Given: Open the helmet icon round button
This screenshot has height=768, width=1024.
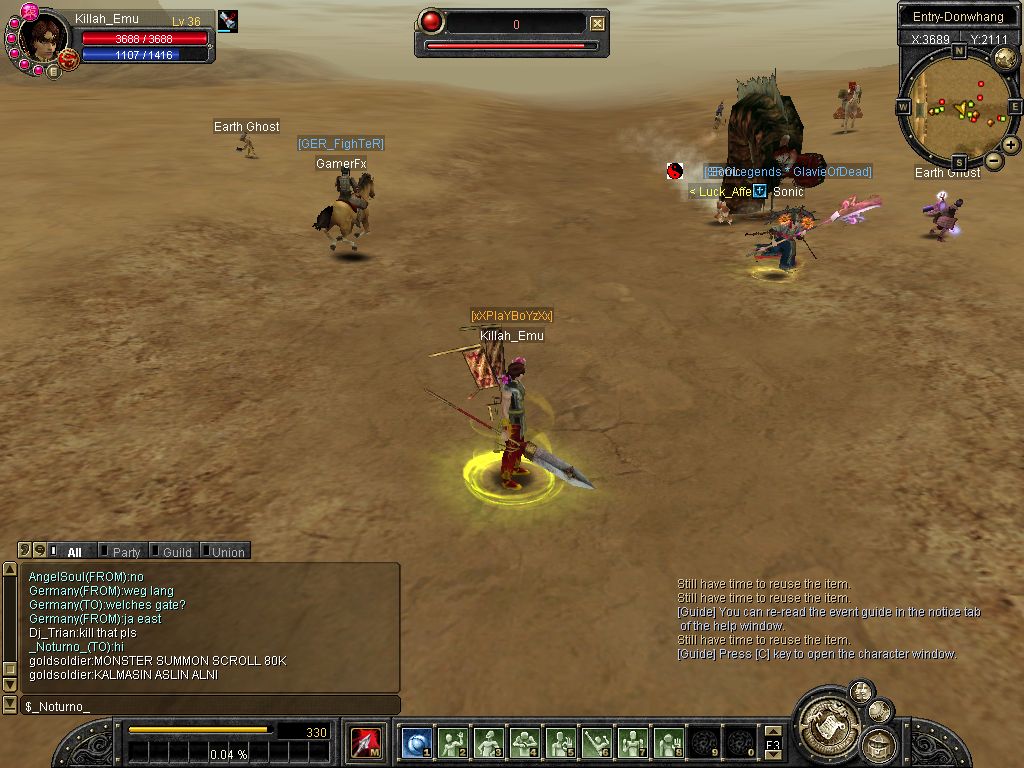Looking at the screenshot, I should 879,744.
